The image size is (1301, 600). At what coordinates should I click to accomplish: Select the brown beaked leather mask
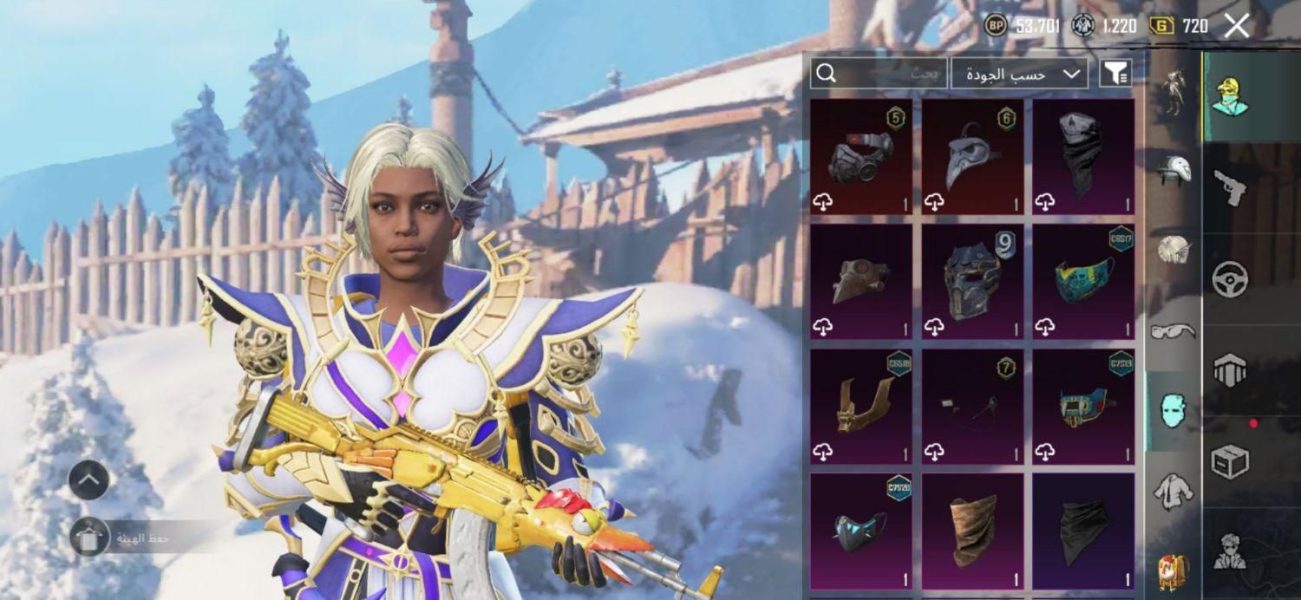coord(861,281)
